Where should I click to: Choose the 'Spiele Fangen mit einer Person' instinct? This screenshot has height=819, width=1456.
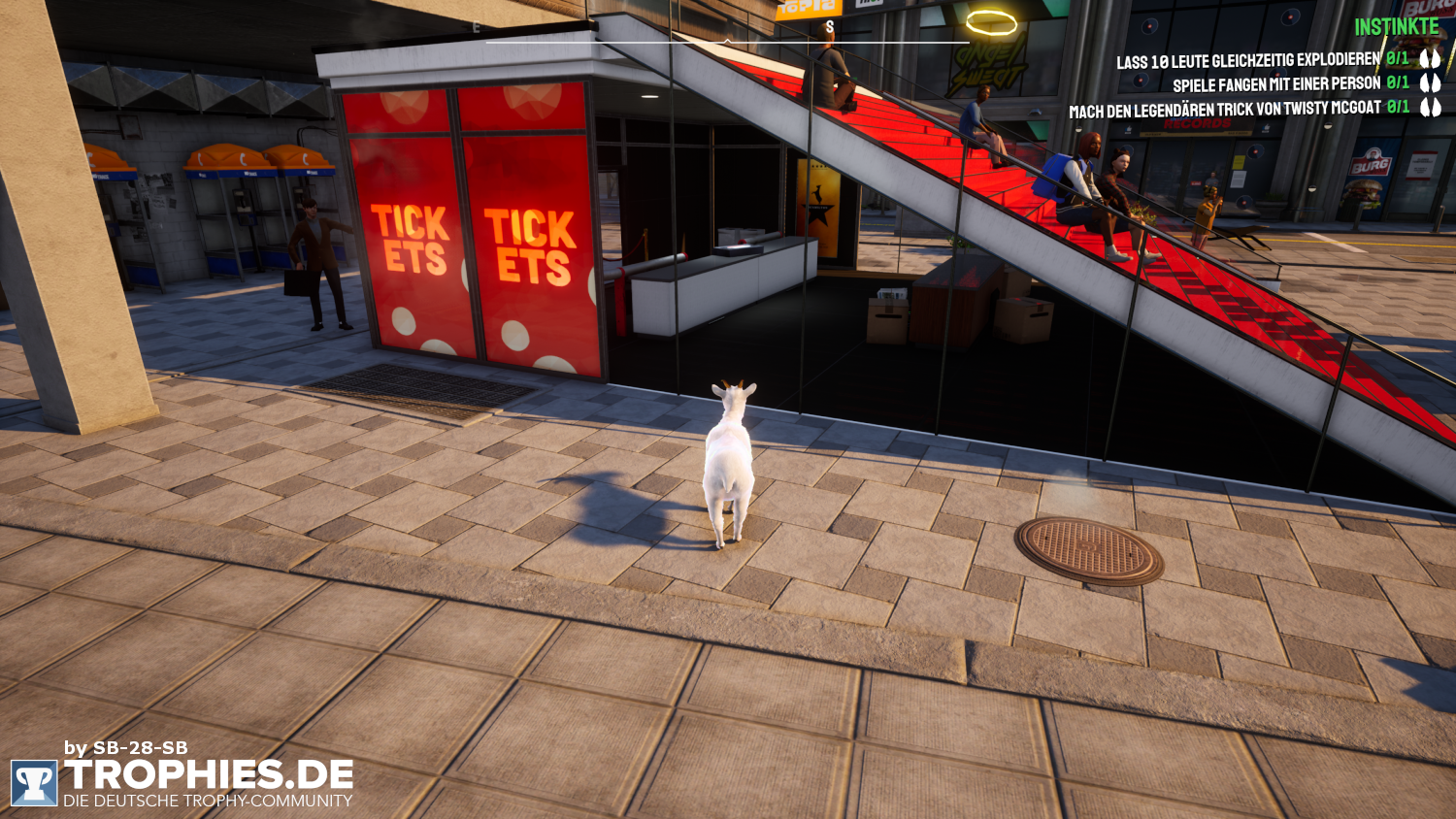(1275, 84)
